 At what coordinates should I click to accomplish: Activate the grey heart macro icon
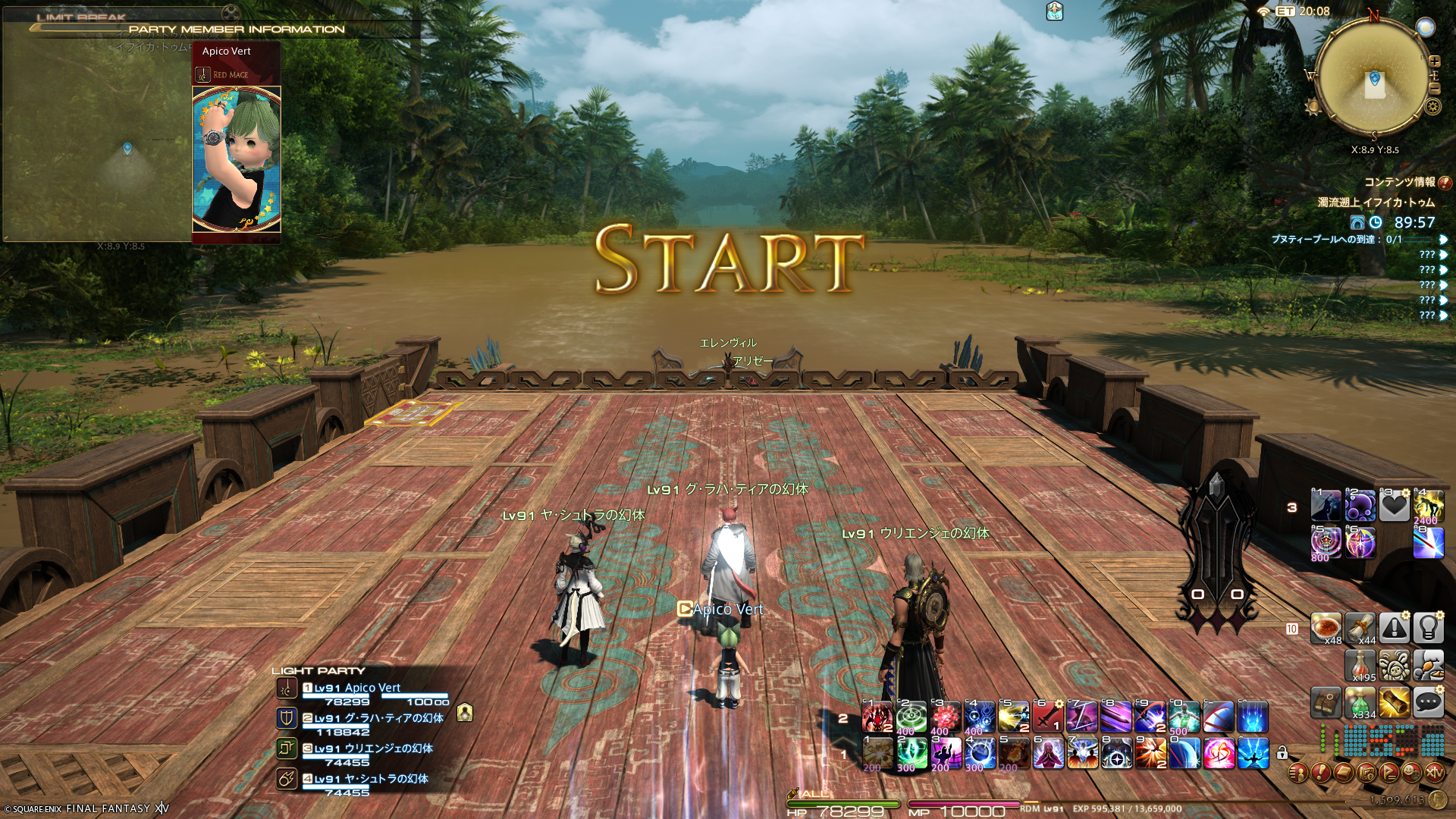point(1394,506)
